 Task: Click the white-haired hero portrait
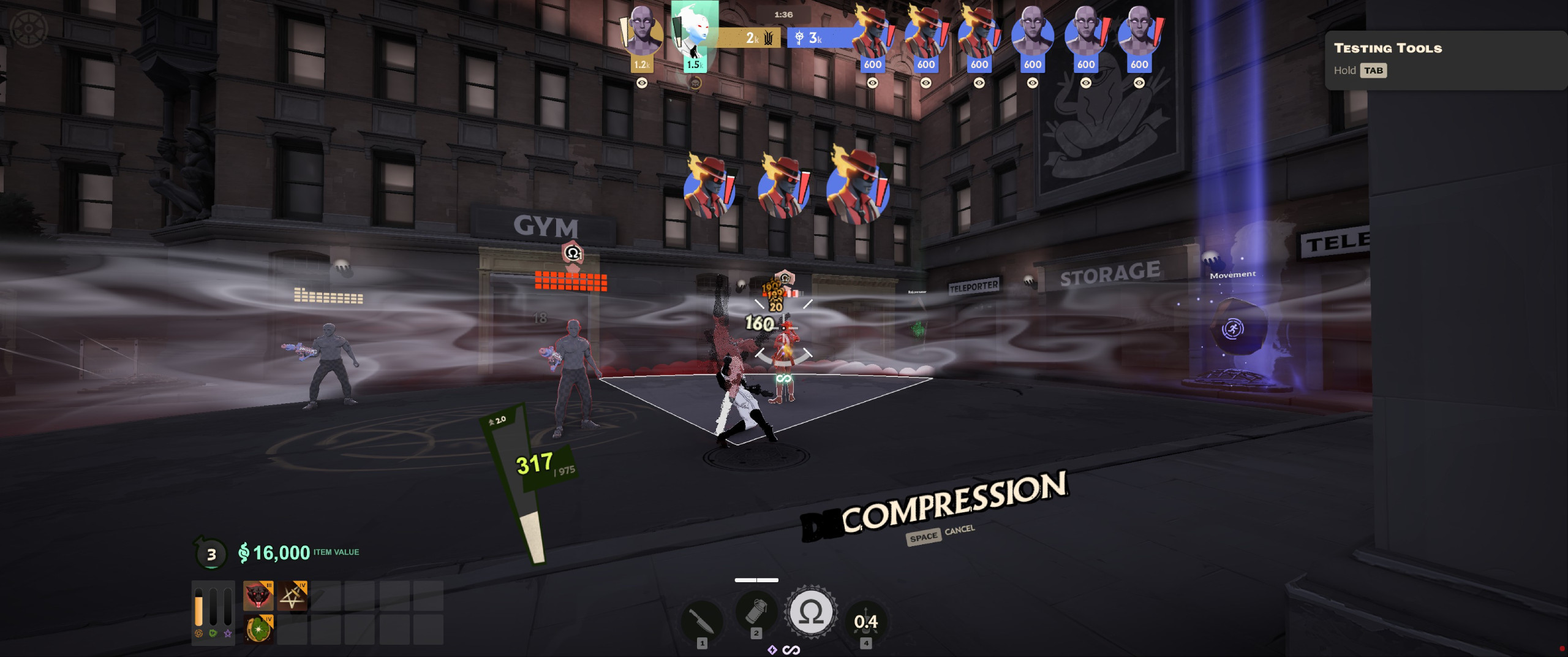(x=695, y=31)
